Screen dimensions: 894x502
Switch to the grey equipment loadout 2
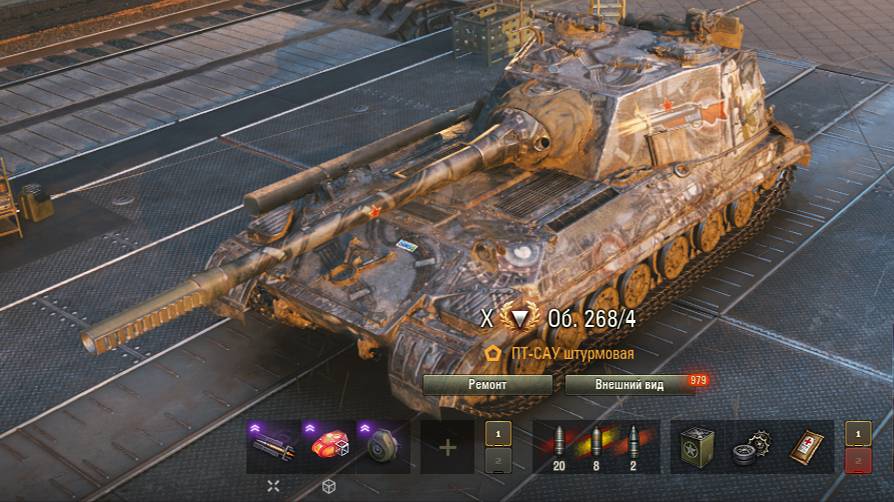point(498,459)
